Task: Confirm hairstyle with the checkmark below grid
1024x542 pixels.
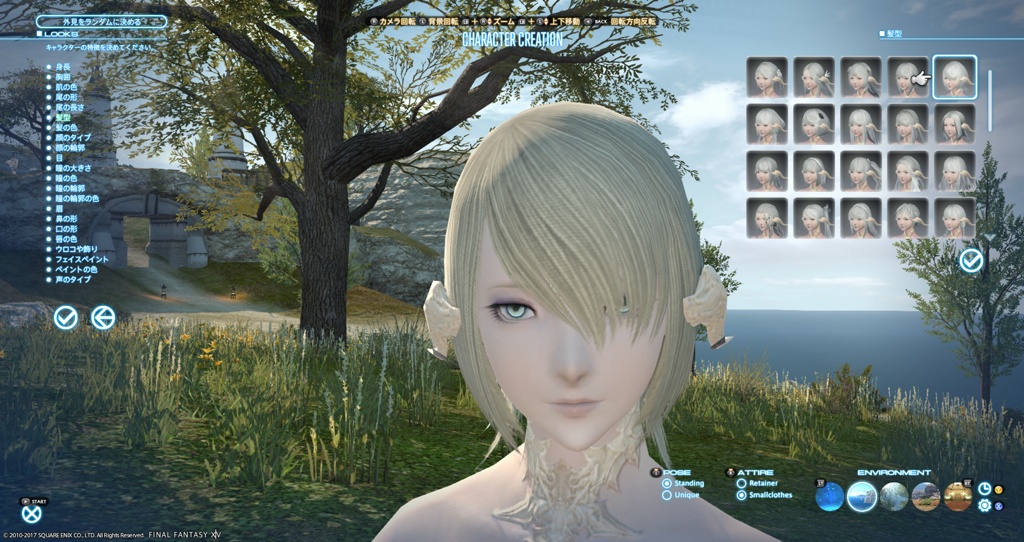Action: click(x=970, y=261)
